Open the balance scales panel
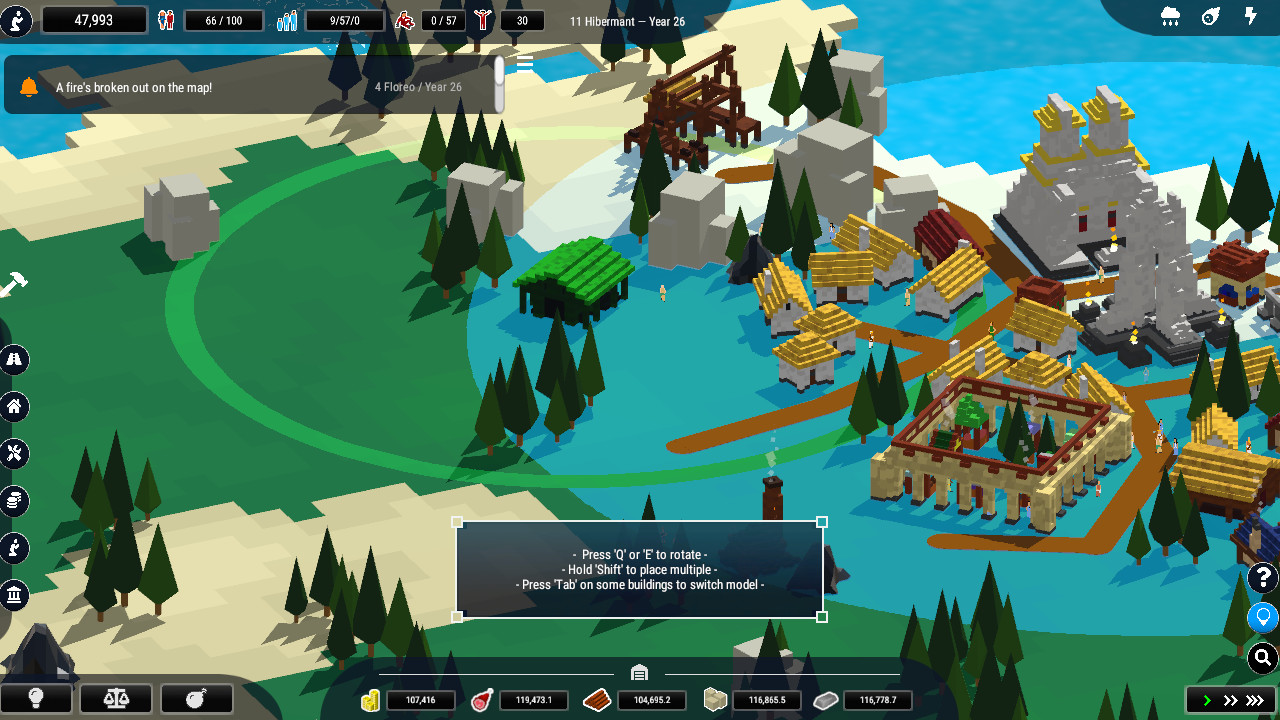Screen dimensions: 1280x720 (116, 698)
